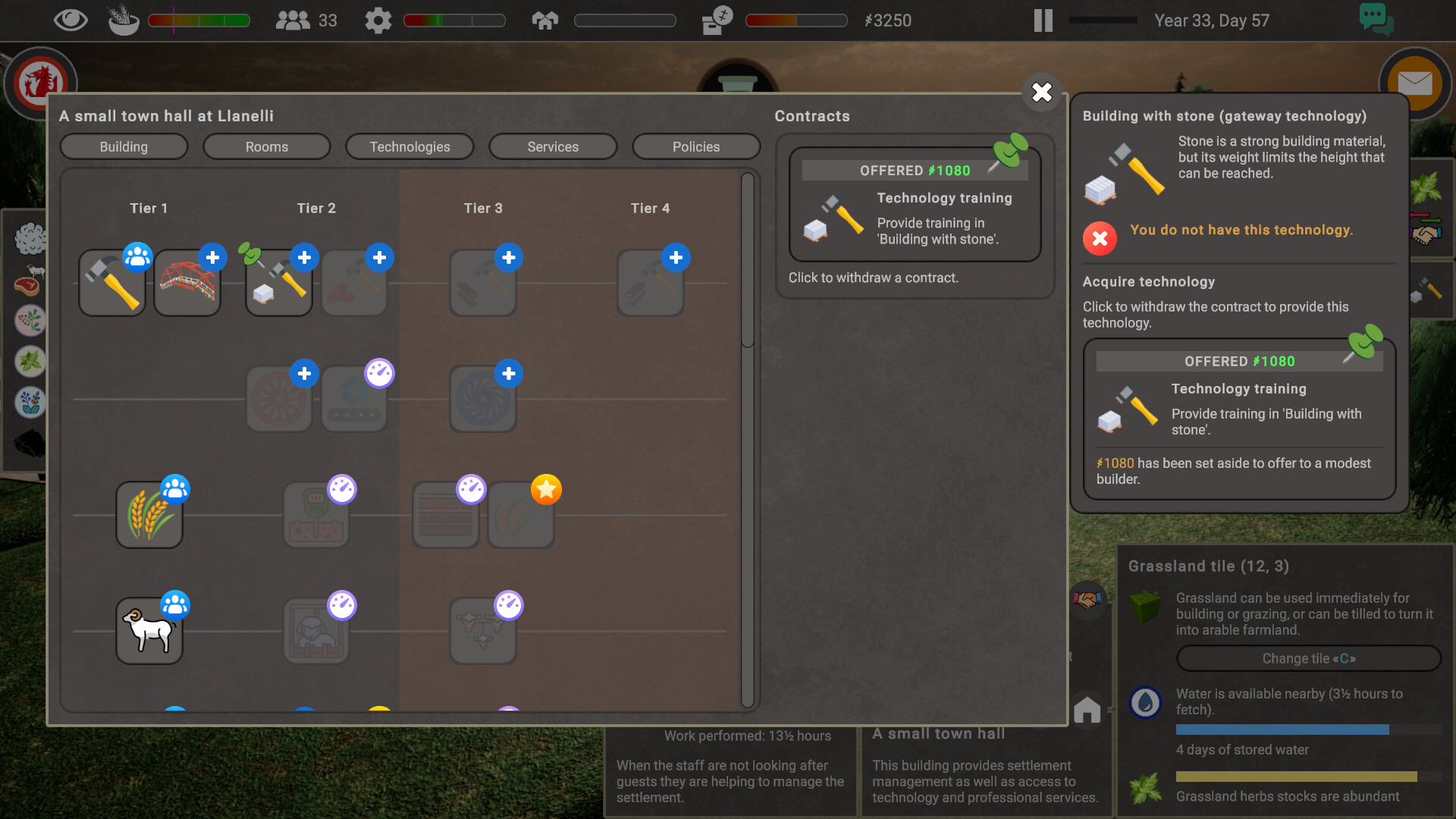Expand the Tier 2 mechanism technology with plus badge
Screen dimensions: 1456x819
tap(304, 374)
